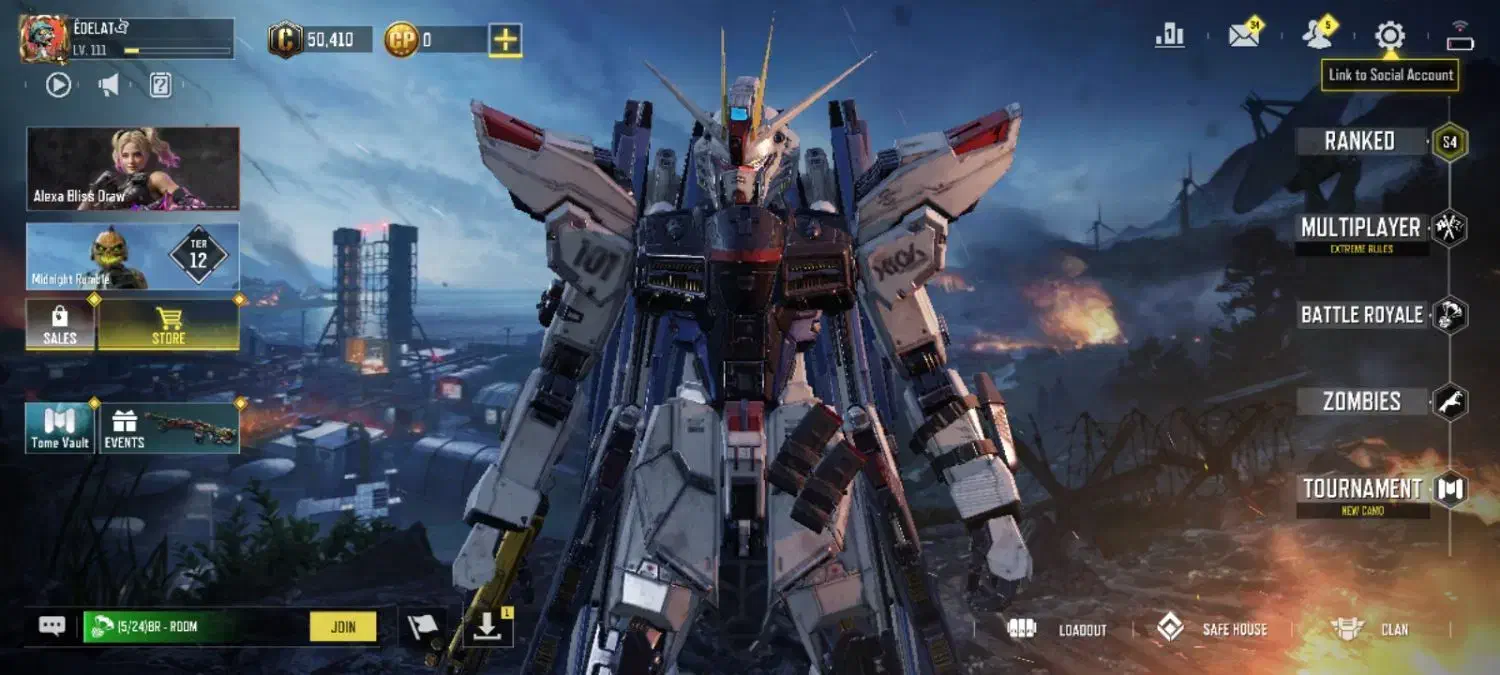Join the BR room invitation

(342, 627)
